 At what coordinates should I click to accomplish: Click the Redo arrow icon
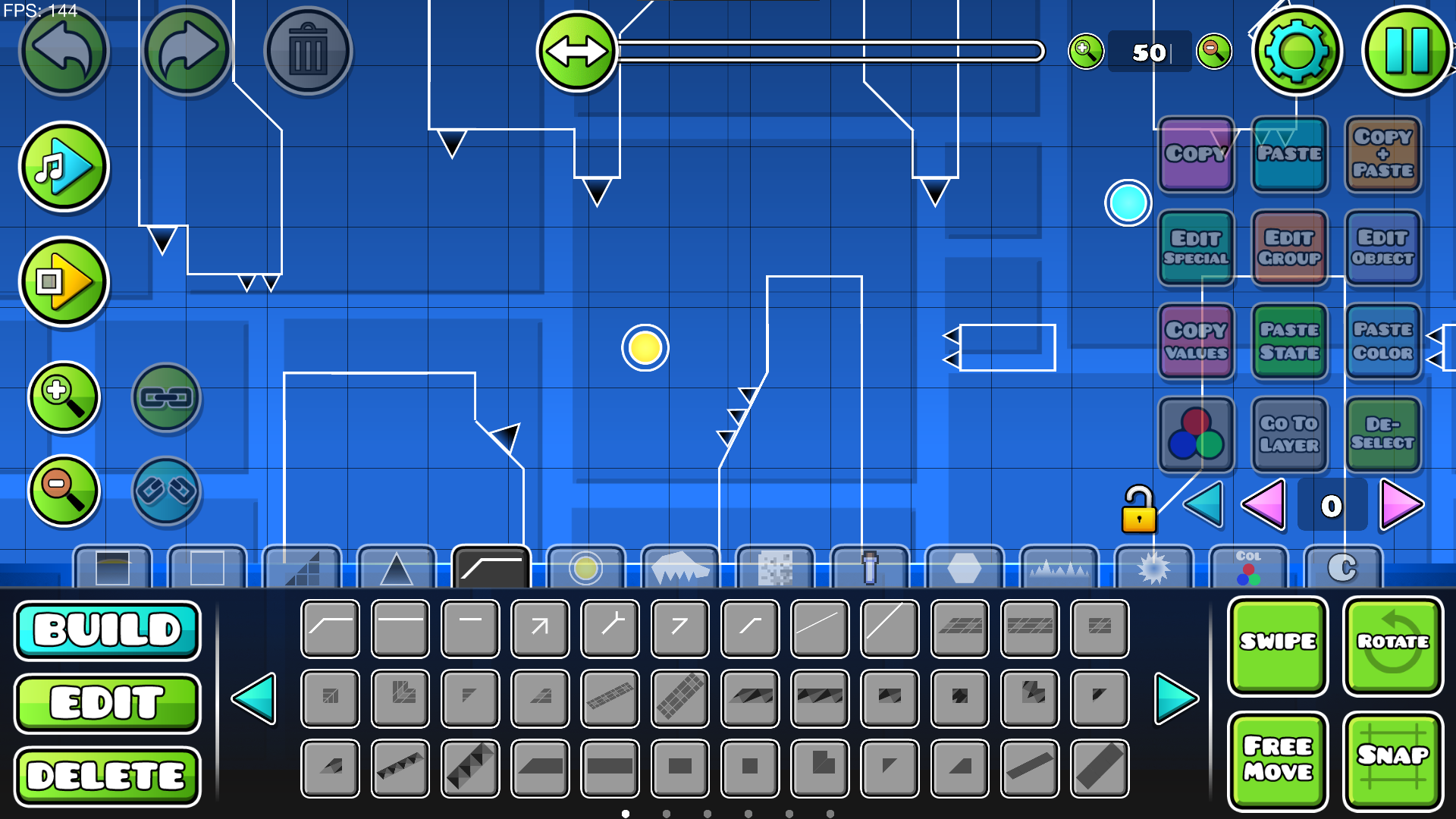pyautogui.click(x=187, y=50)
